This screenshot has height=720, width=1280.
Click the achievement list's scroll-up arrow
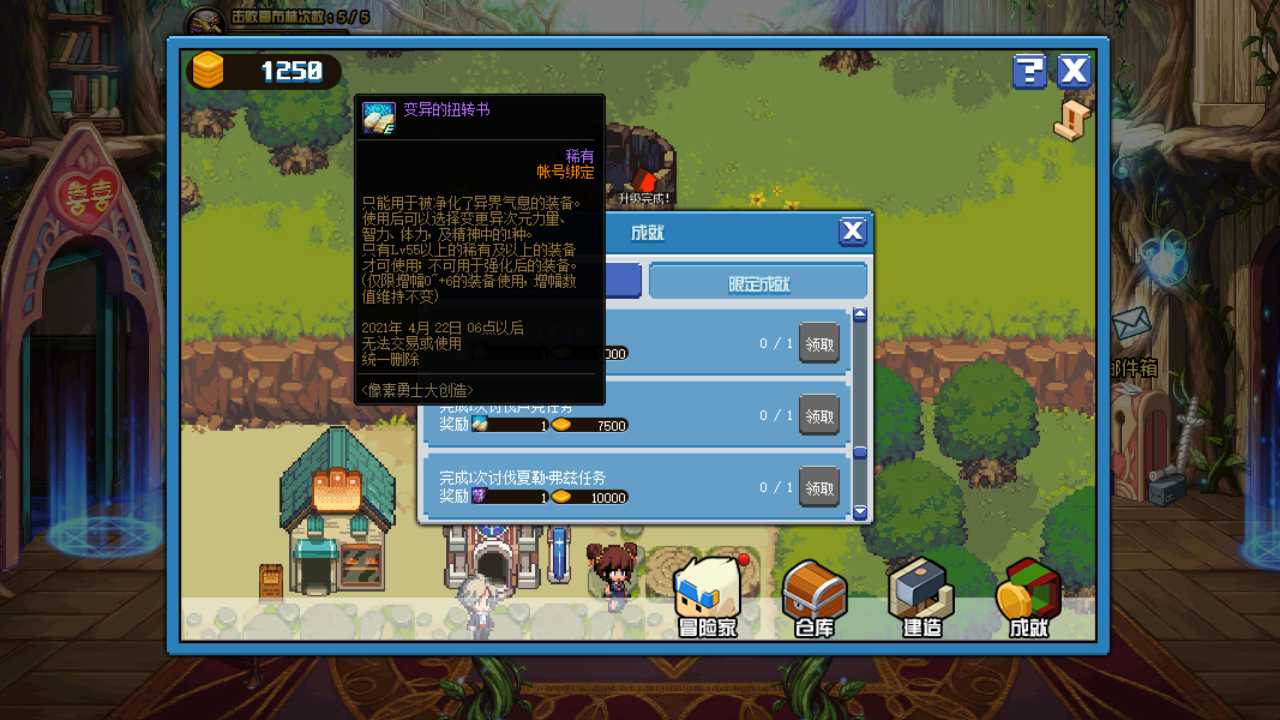860,315
